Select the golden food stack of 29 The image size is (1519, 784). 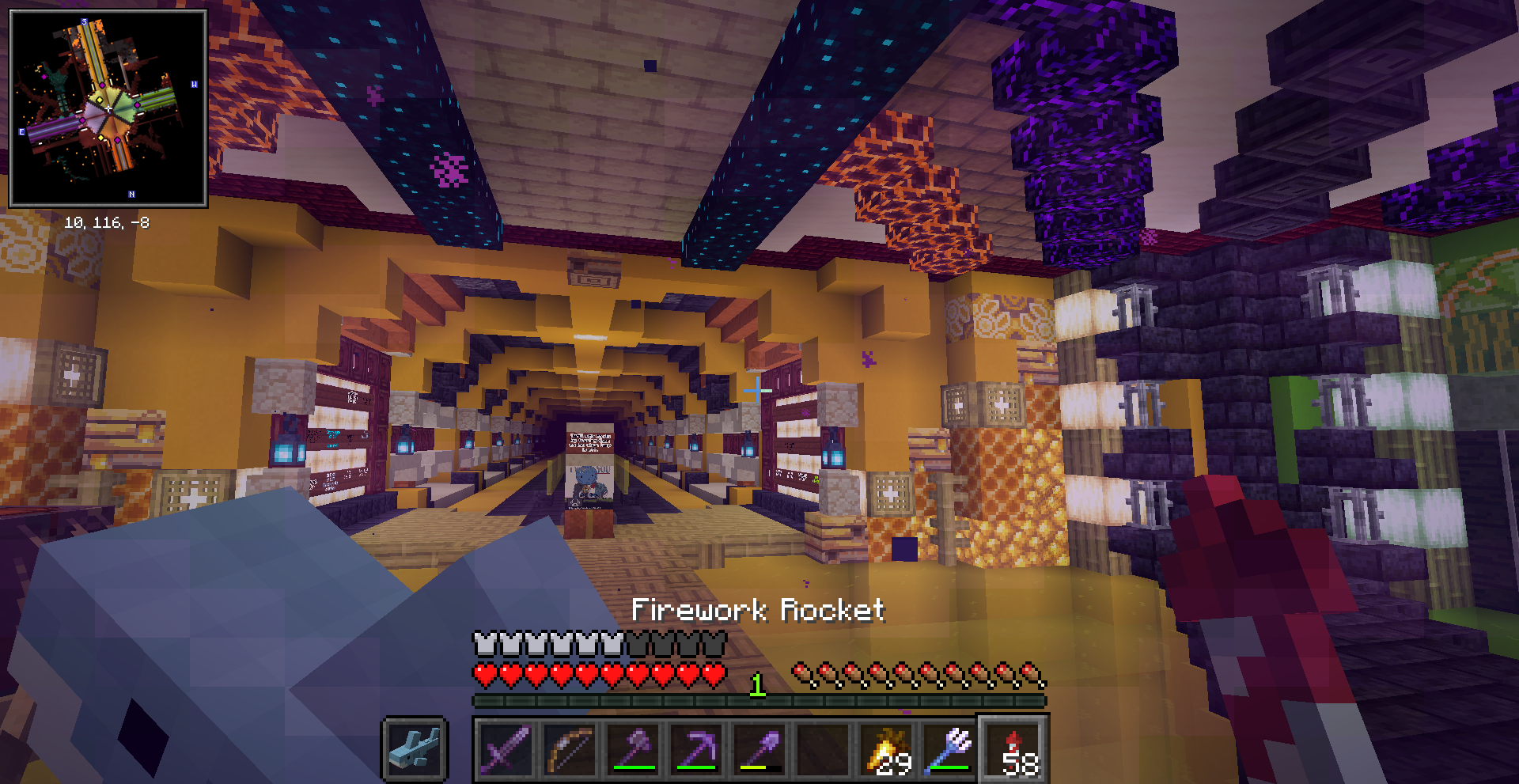coord(887,748)
